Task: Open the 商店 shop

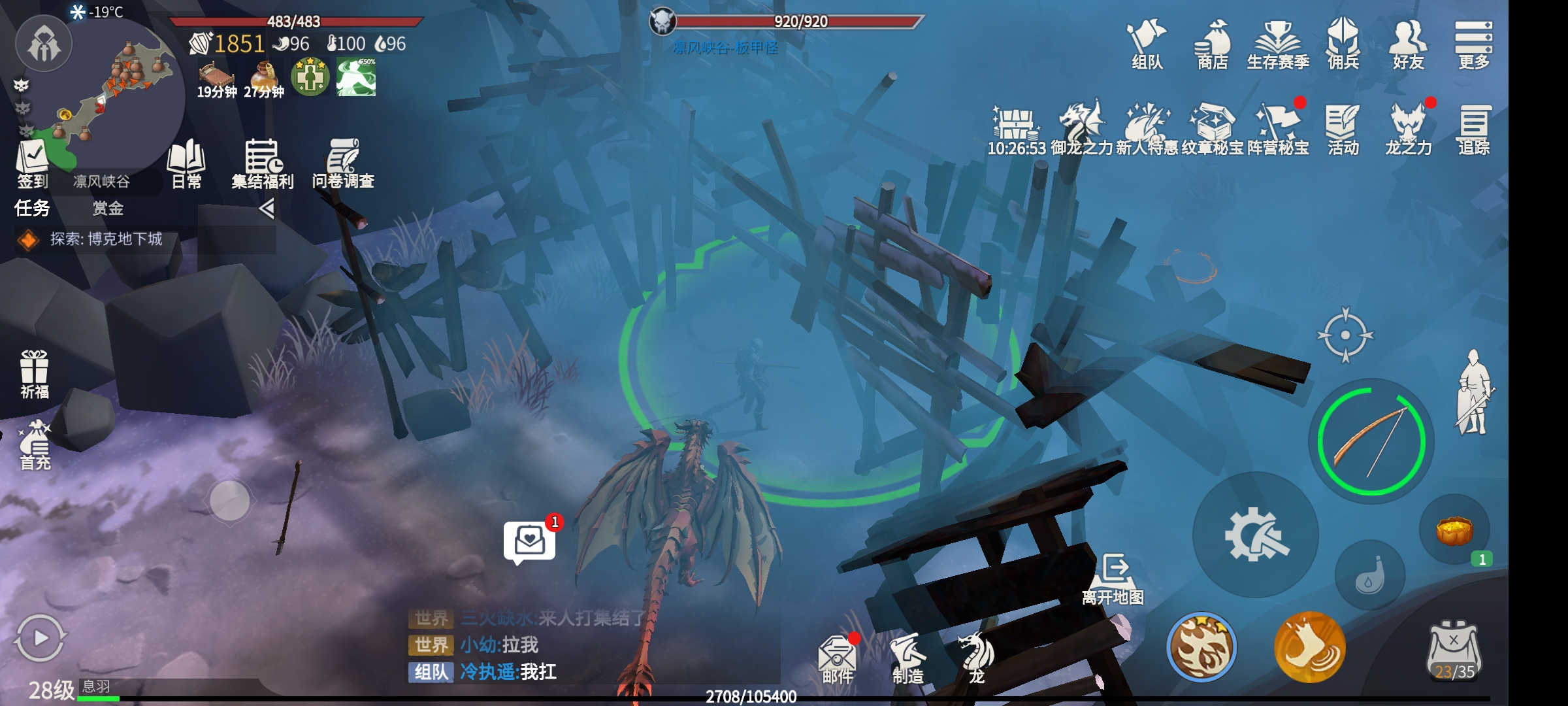Action: pos(1213,43)
